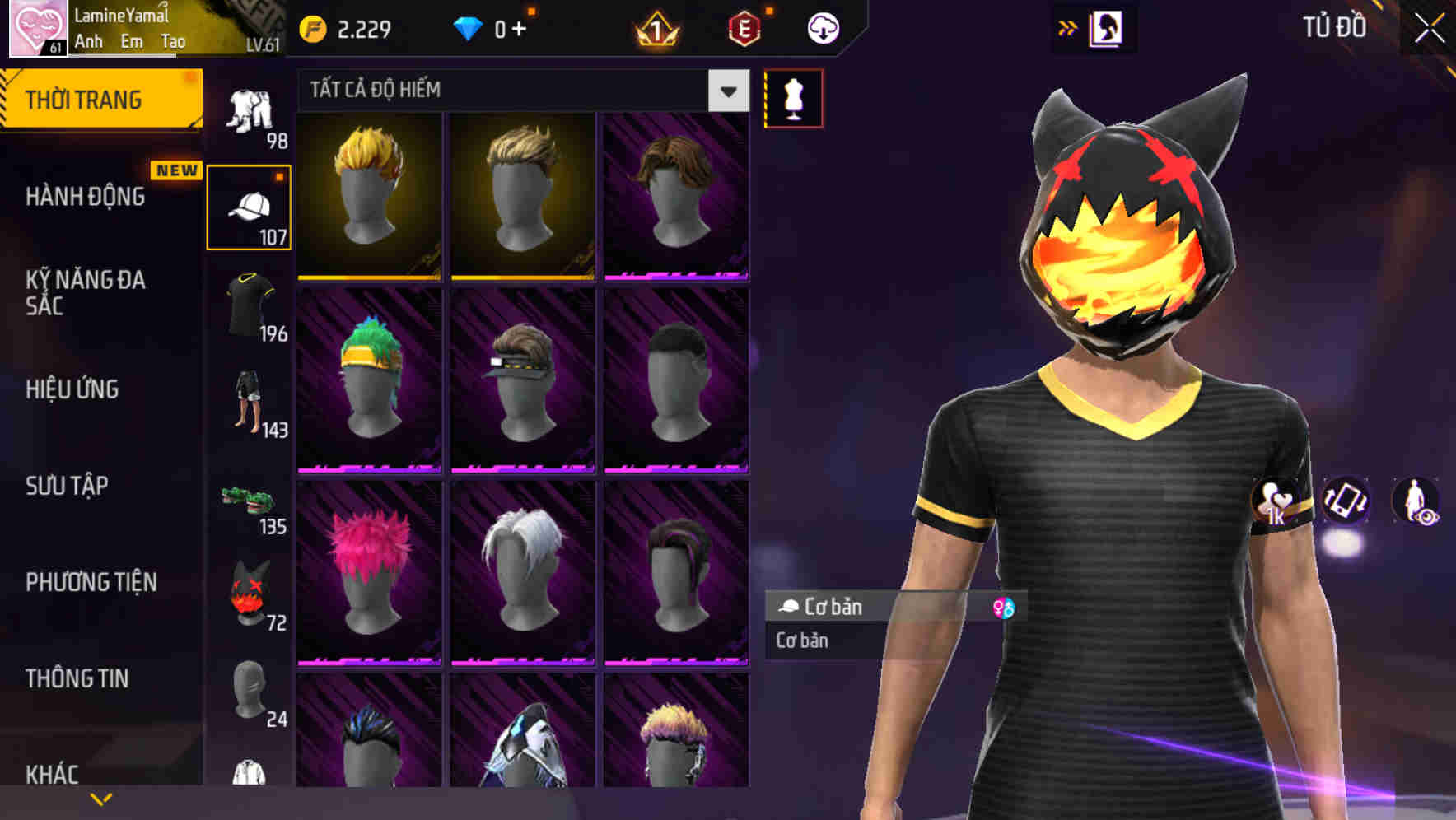This screenshot has height=820, width=1456.
Task: Expand the chevron below the KHÁC menu
Action: [x=101, y=797]
